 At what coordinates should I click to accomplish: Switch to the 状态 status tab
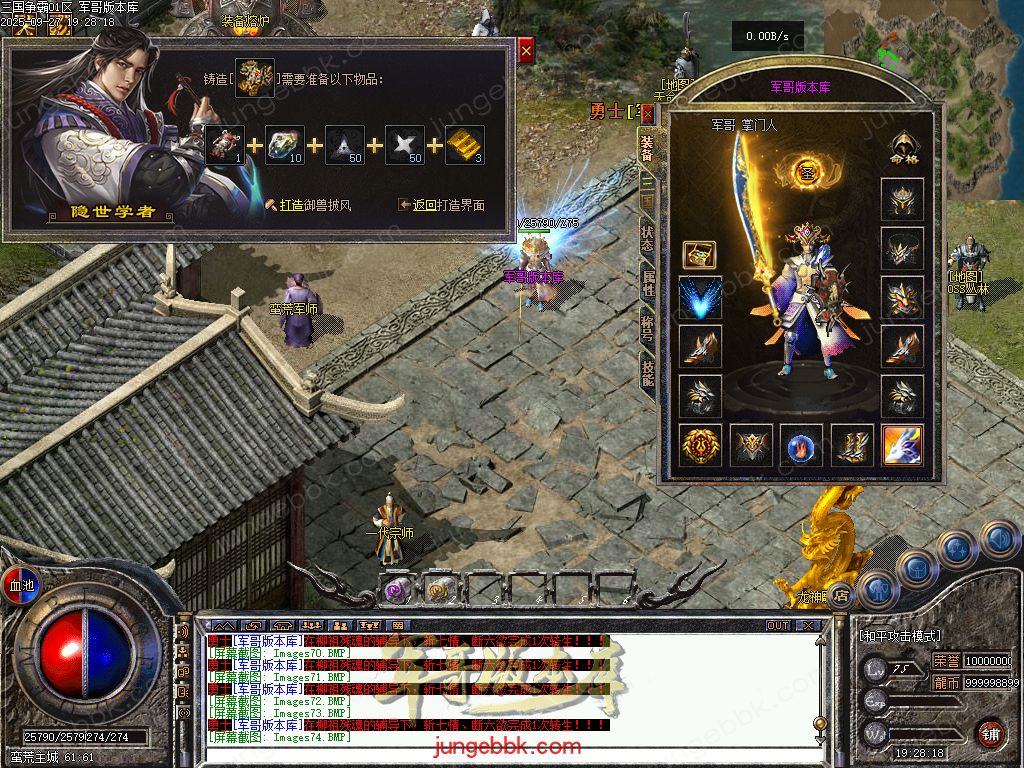647,239
